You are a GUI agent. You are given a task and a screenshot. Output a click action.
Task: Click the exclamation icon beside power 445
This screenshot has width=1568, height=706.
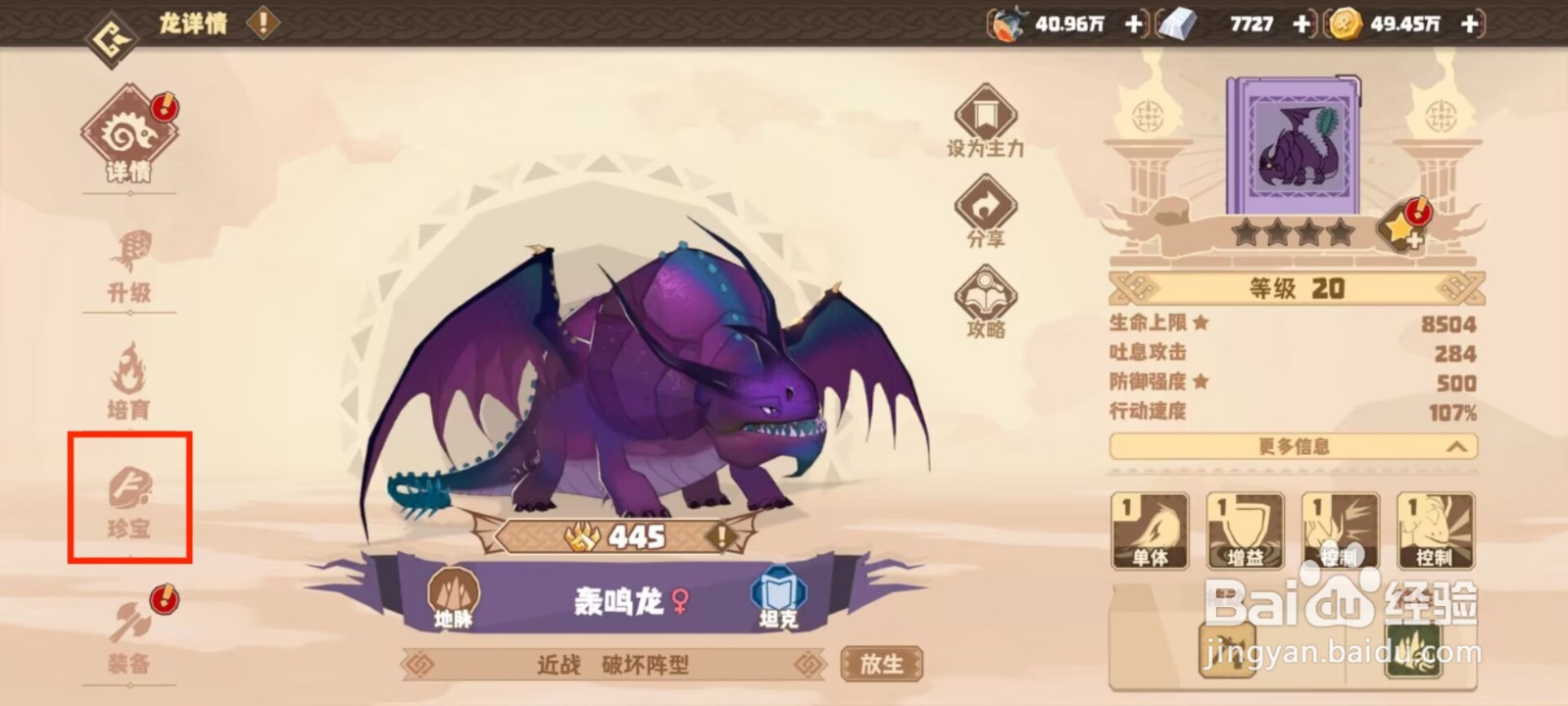(721, 536)
